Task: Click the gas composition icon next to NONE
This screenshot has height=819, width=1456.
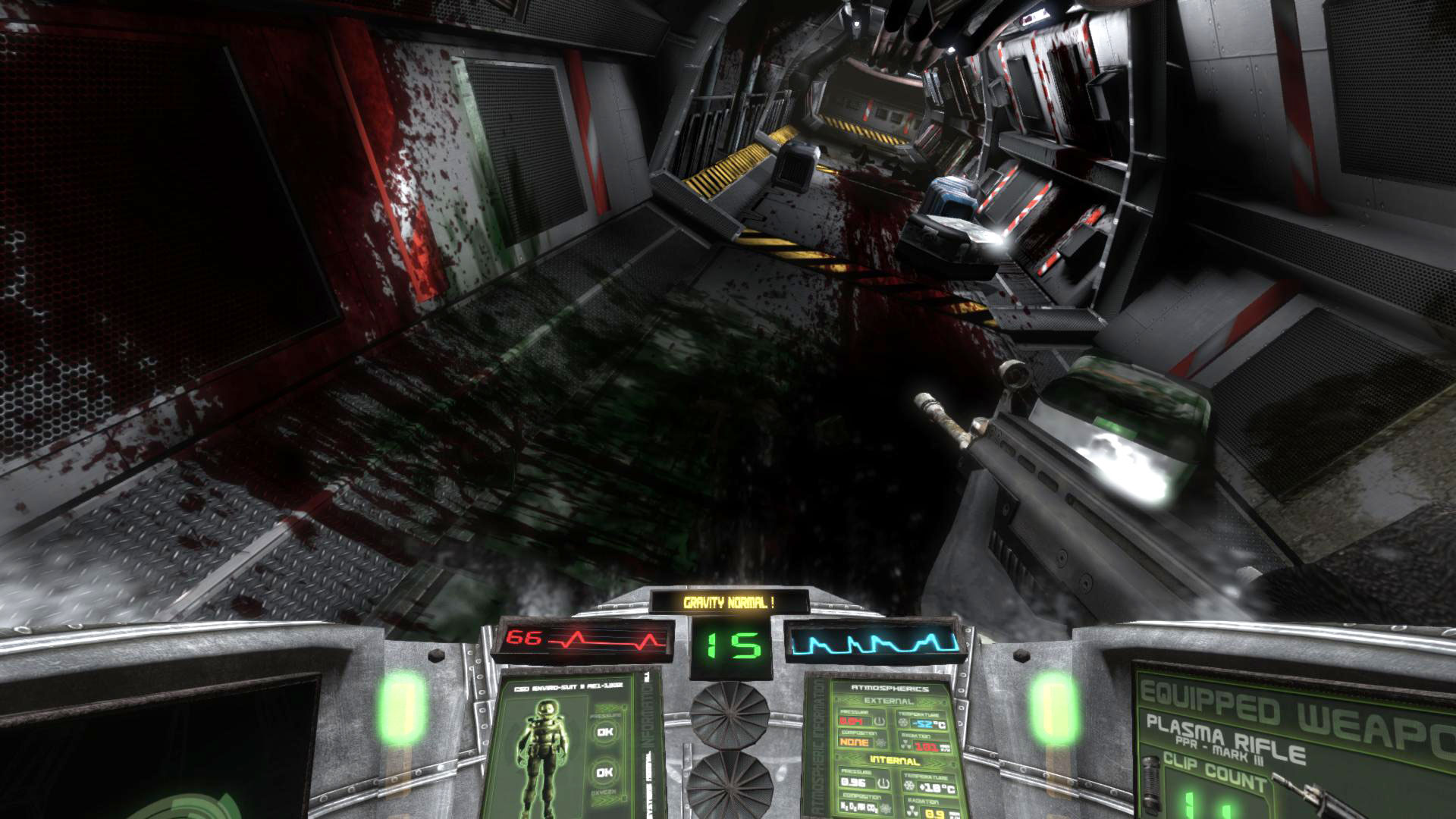Action: pos(880,742)
